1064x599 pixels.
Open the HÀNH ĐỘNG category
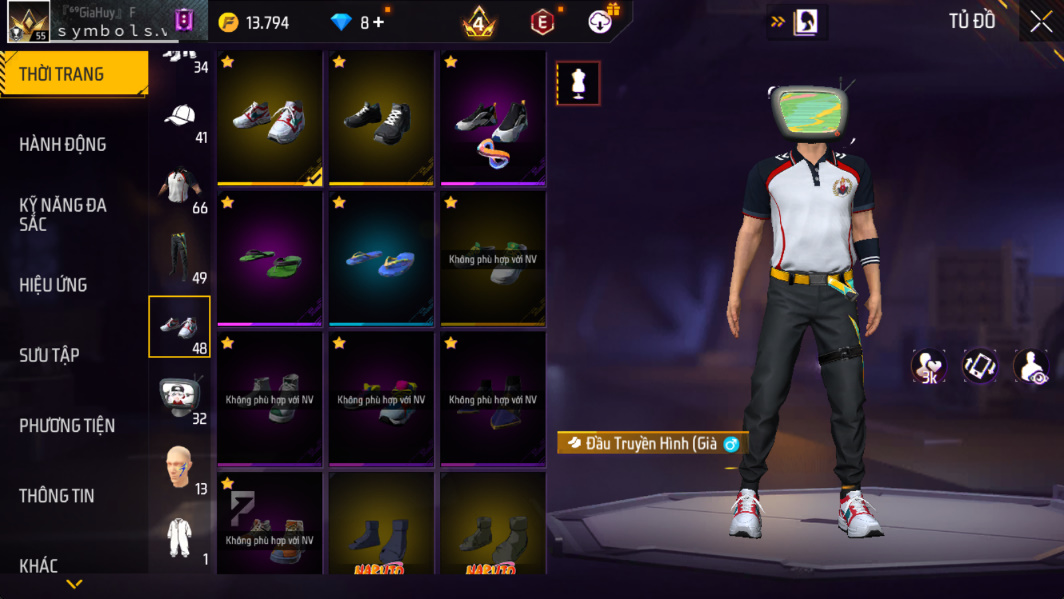[63, 144]
